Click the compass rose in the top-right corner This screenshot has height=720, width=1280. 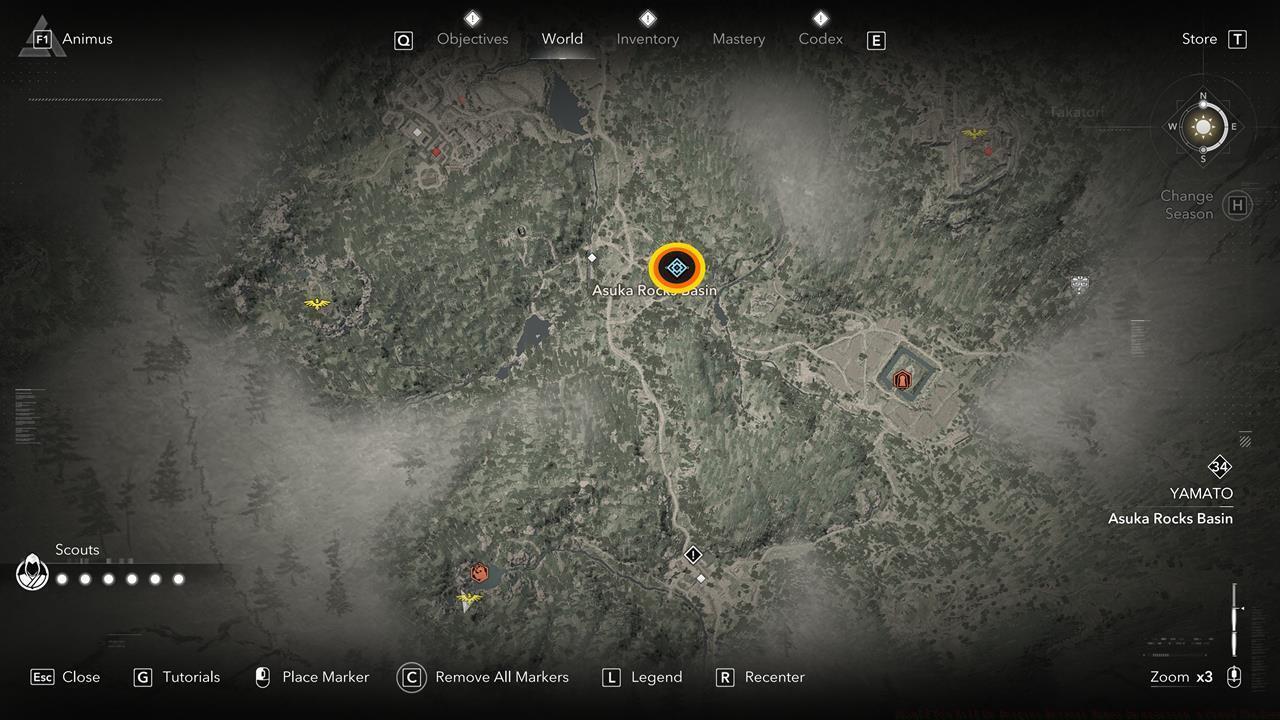click(1203, 127)
